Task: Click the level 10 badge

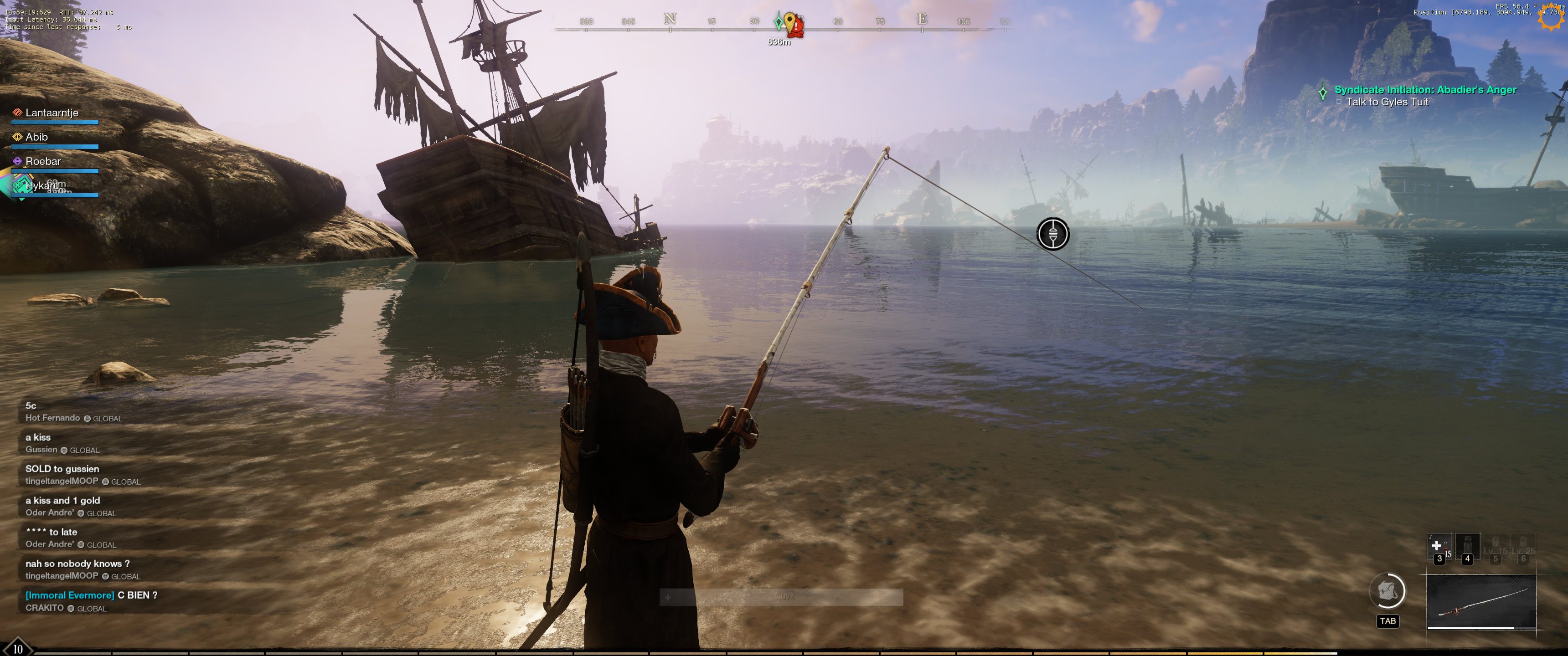Action: coord(18,649)
